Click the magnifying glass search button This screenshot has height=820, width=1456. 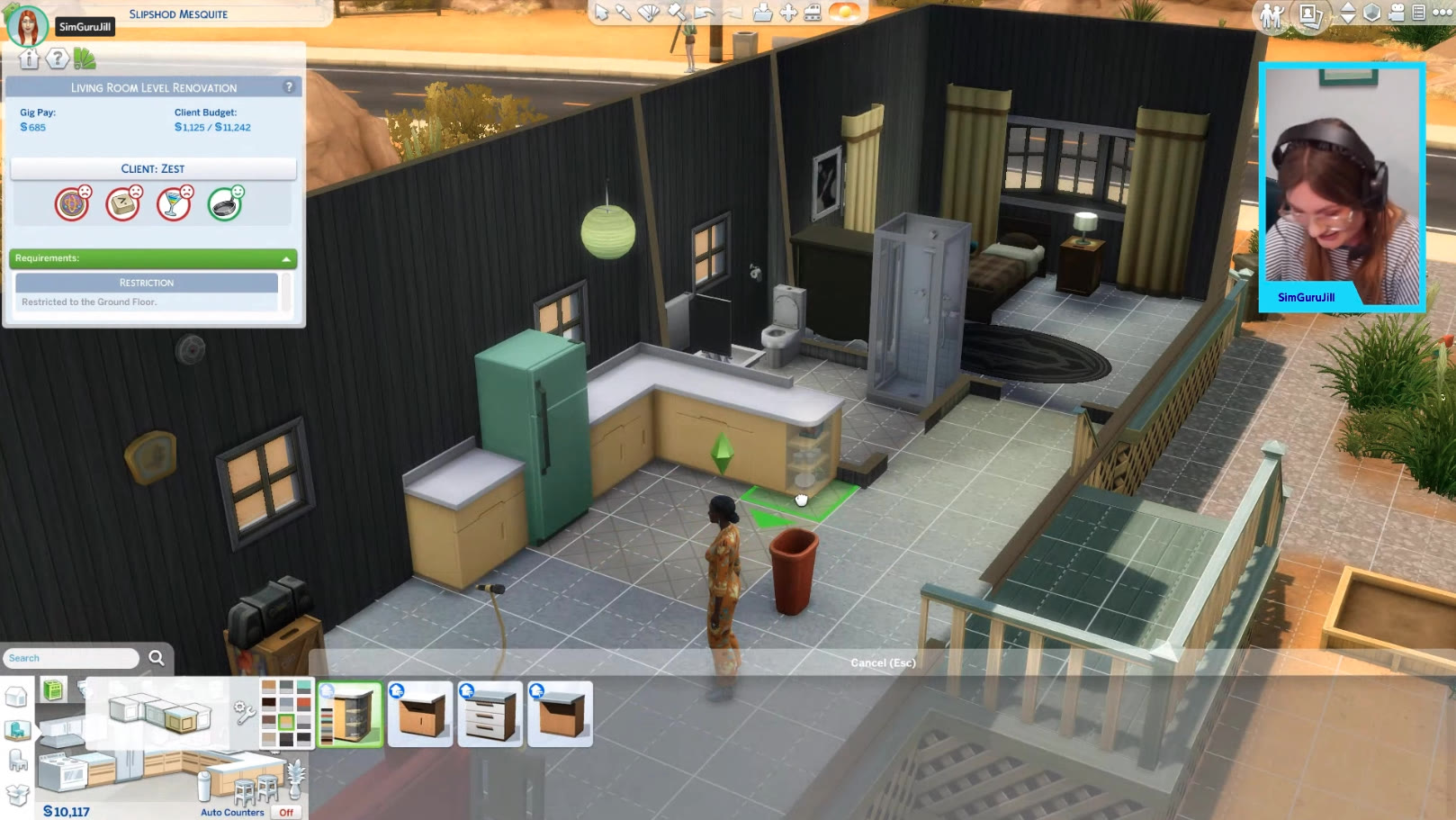[x=157, y=658]
